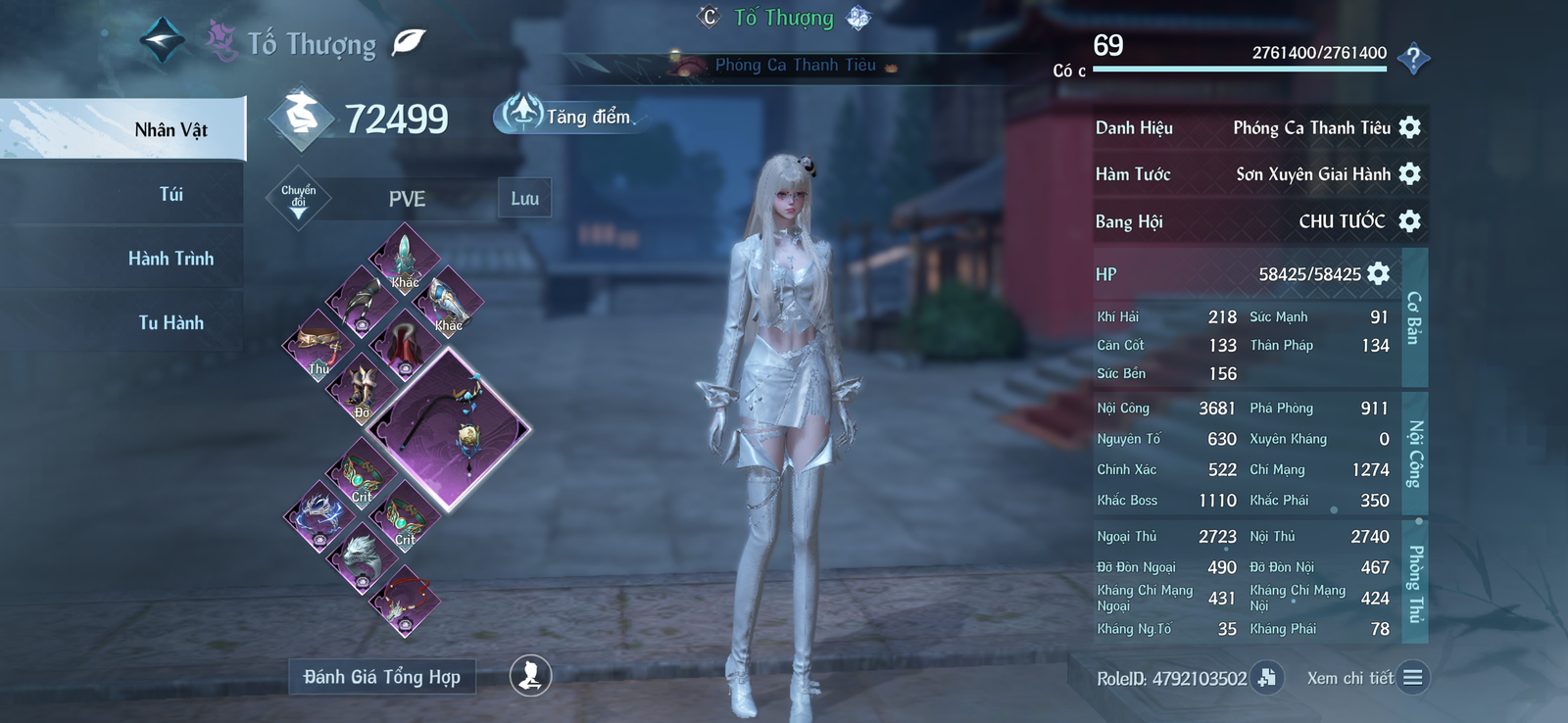The width and height of the screenshot is (1568, 723).
Task: Open the blue question mark help
Action: click(1412, 59)
